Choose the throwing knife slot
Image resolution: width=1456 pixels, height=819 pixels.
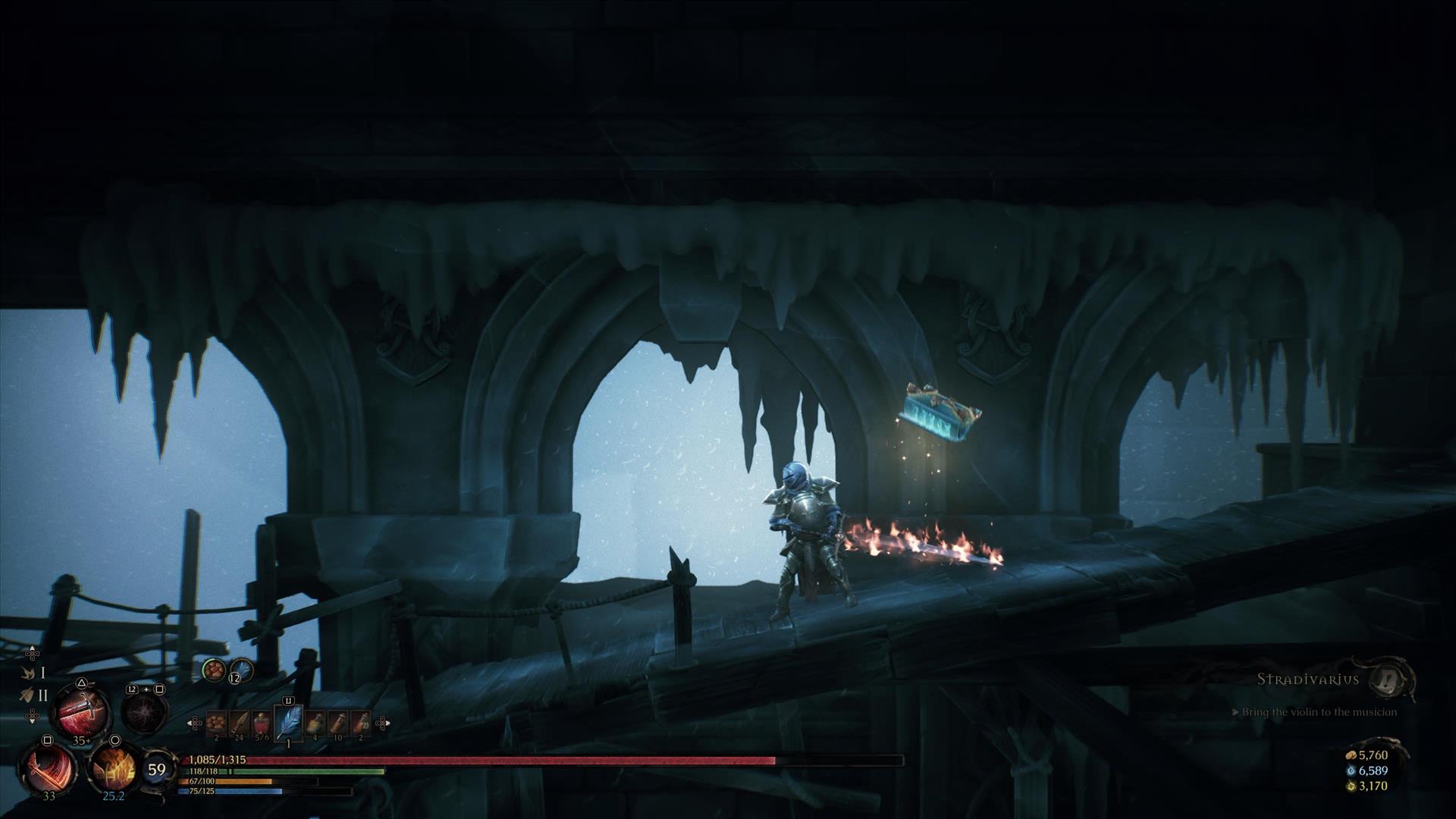coord(240,723)
